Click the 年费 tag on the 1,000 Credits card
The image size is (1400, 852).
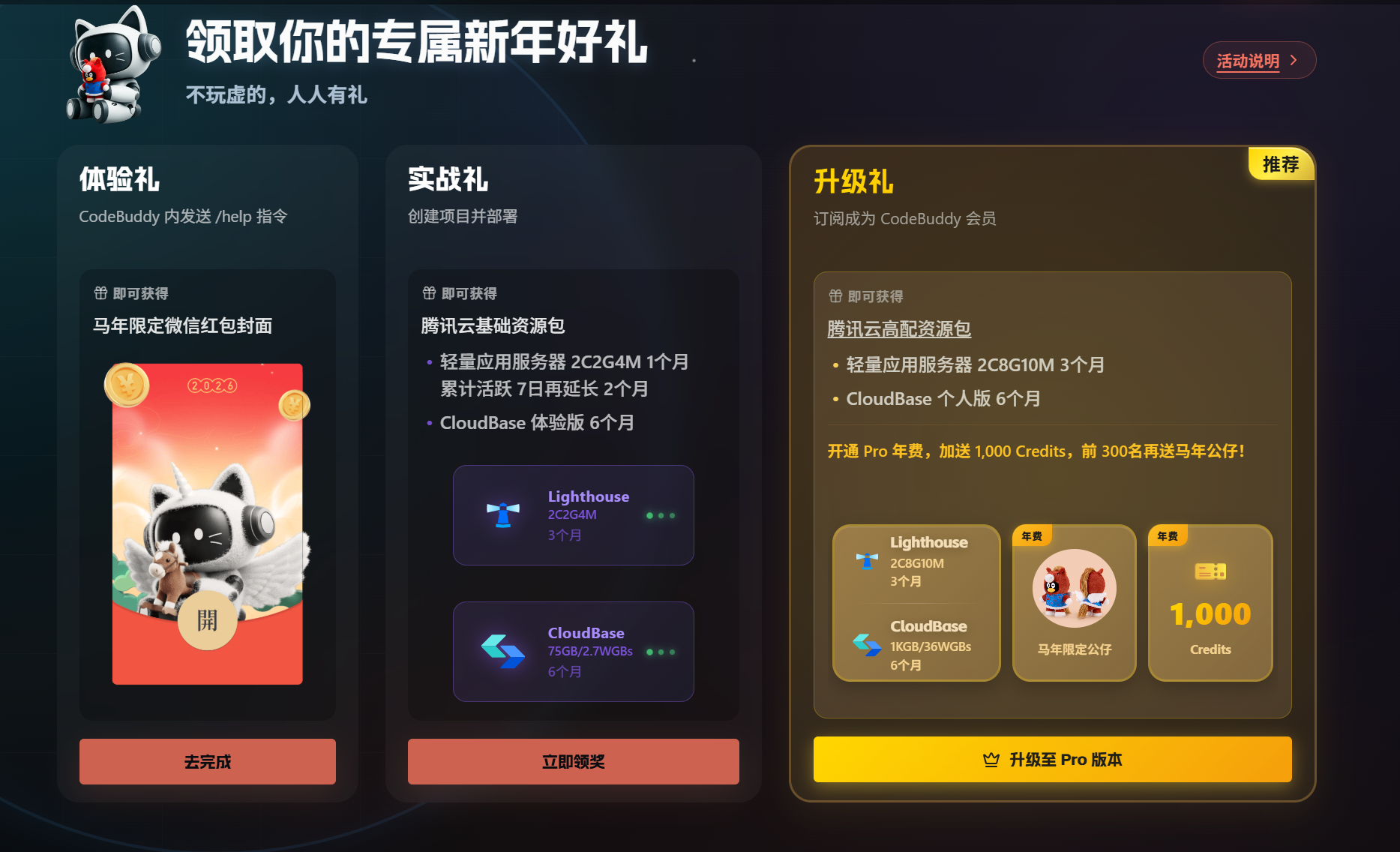coord(1168,535)
